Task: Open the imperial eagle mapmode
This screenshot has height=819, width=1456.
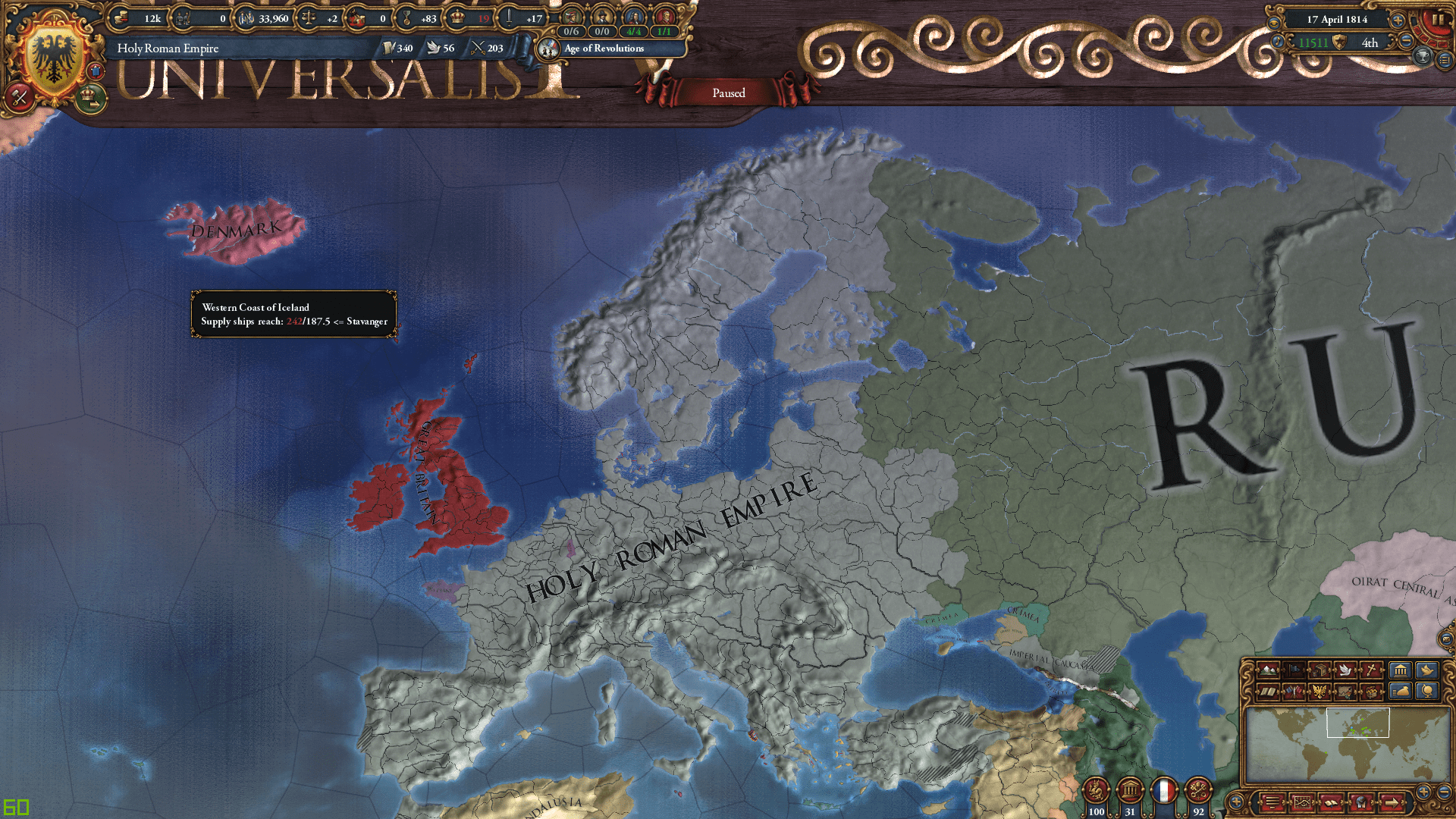Action: click(1319, 692)
